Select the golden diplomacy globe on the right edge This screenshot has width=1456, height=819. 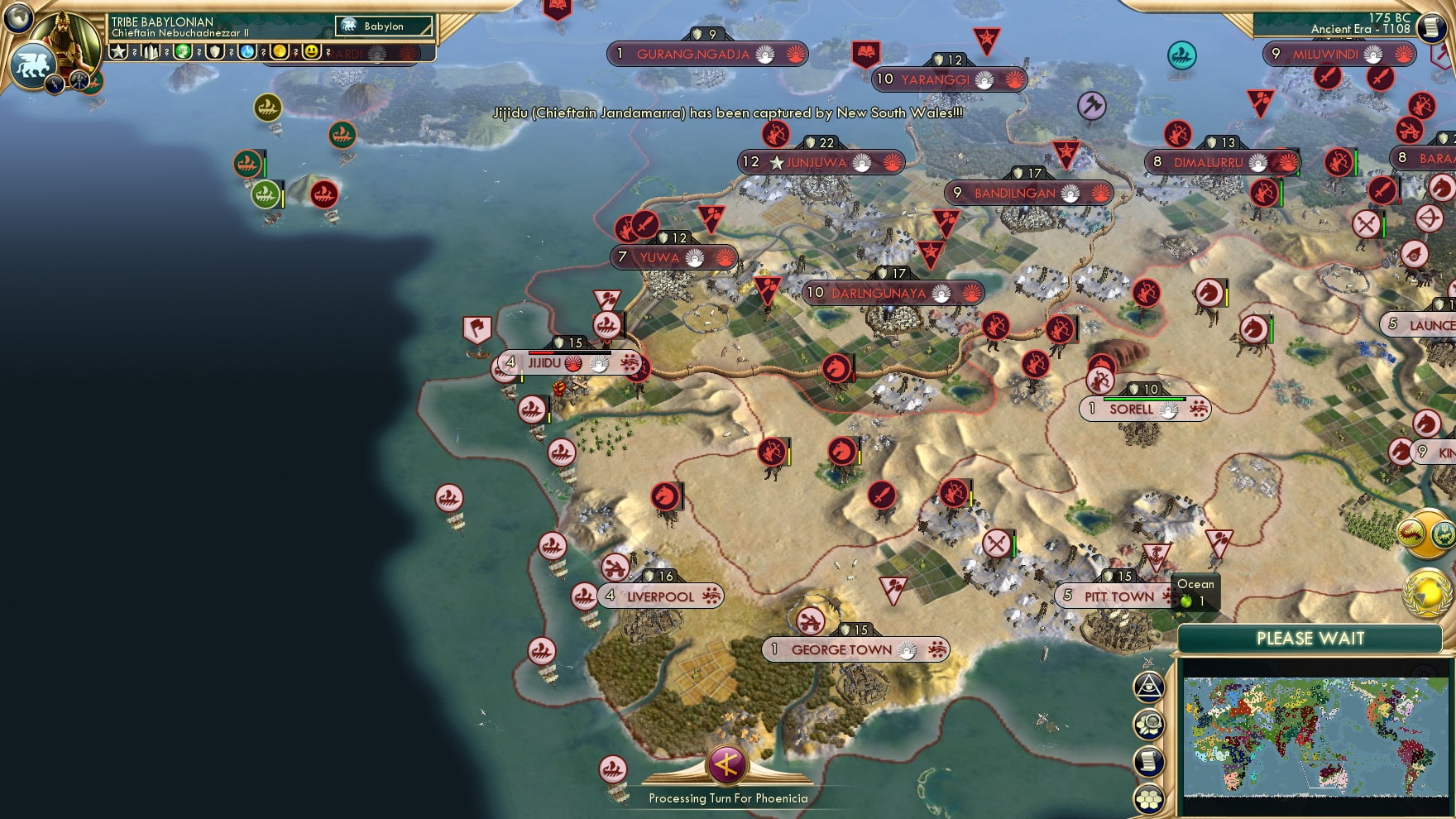click(x=1427, y=591)
